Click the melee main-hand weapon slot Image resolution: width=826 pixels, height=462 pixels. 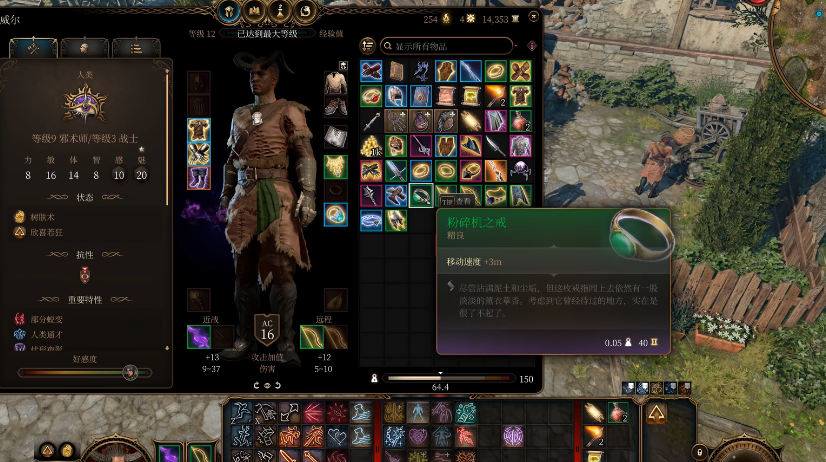click(199, 337)
